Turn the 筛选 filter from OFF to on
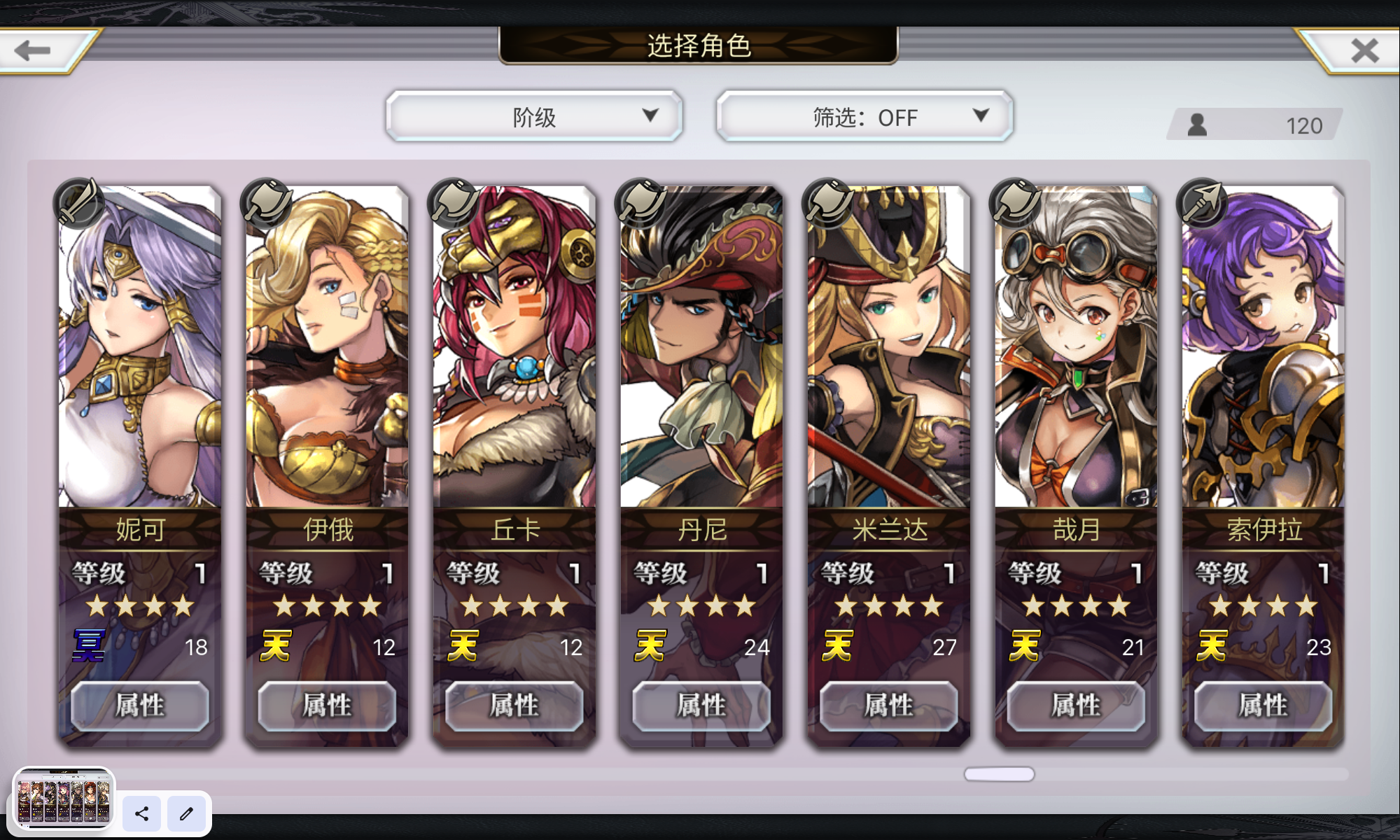Screen dimensions: 1400x840 tap(863, 116)
